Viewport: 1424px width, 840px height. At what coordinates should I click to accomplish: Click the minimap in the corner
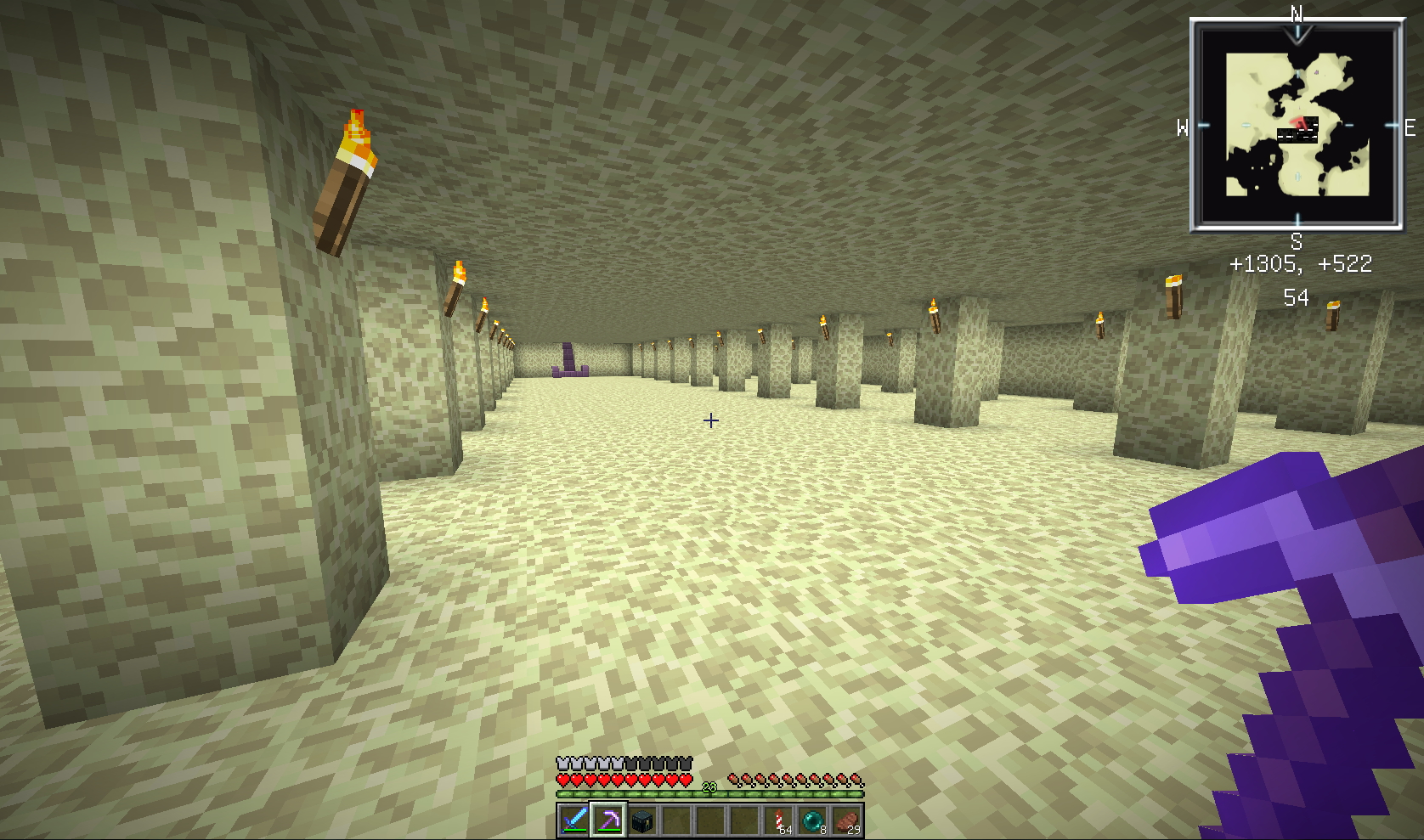[1297, 126]
